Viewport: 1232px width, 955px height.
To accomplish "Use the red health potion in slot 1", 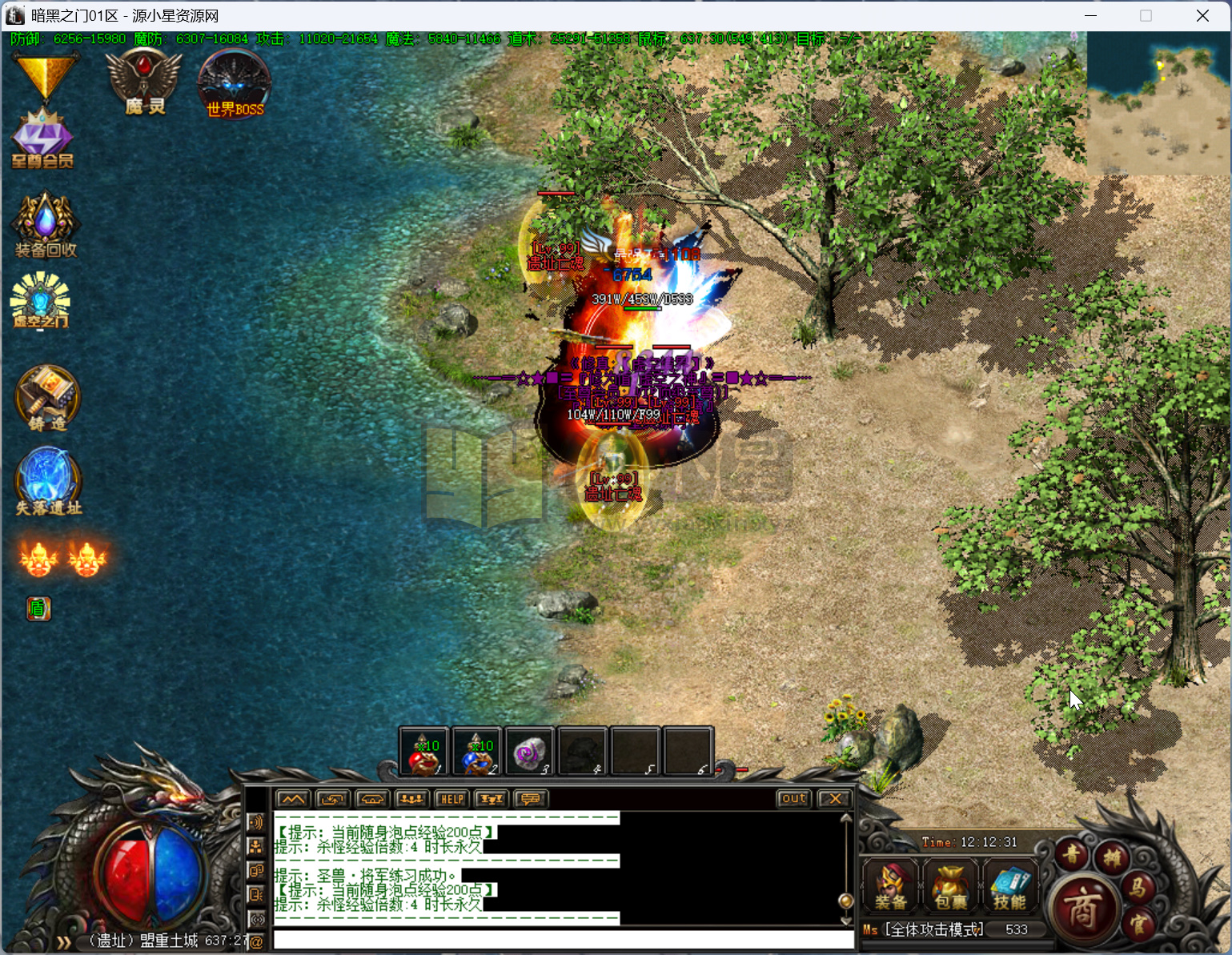I will 424,752.
